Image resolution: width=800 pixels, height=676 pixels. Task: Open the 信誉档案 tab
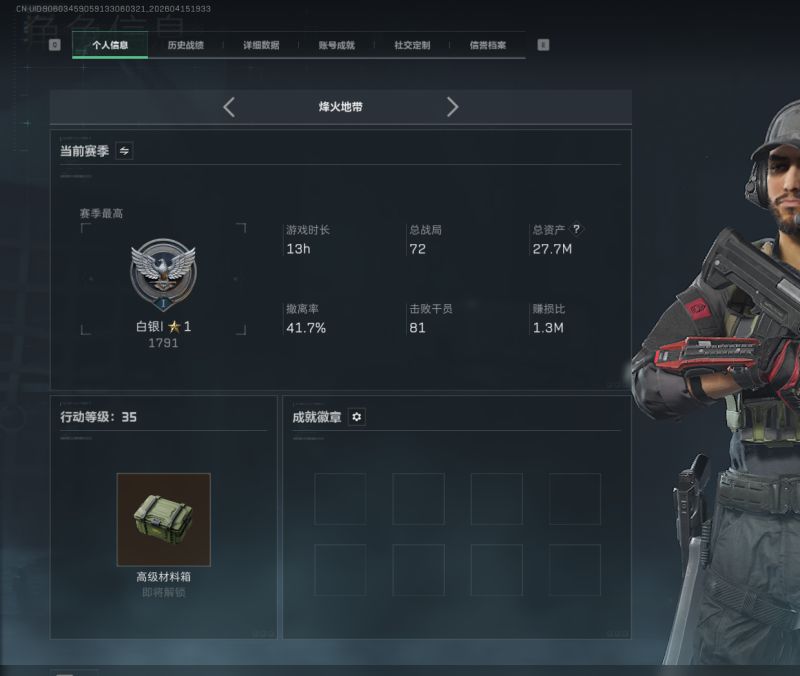point(488,45)
